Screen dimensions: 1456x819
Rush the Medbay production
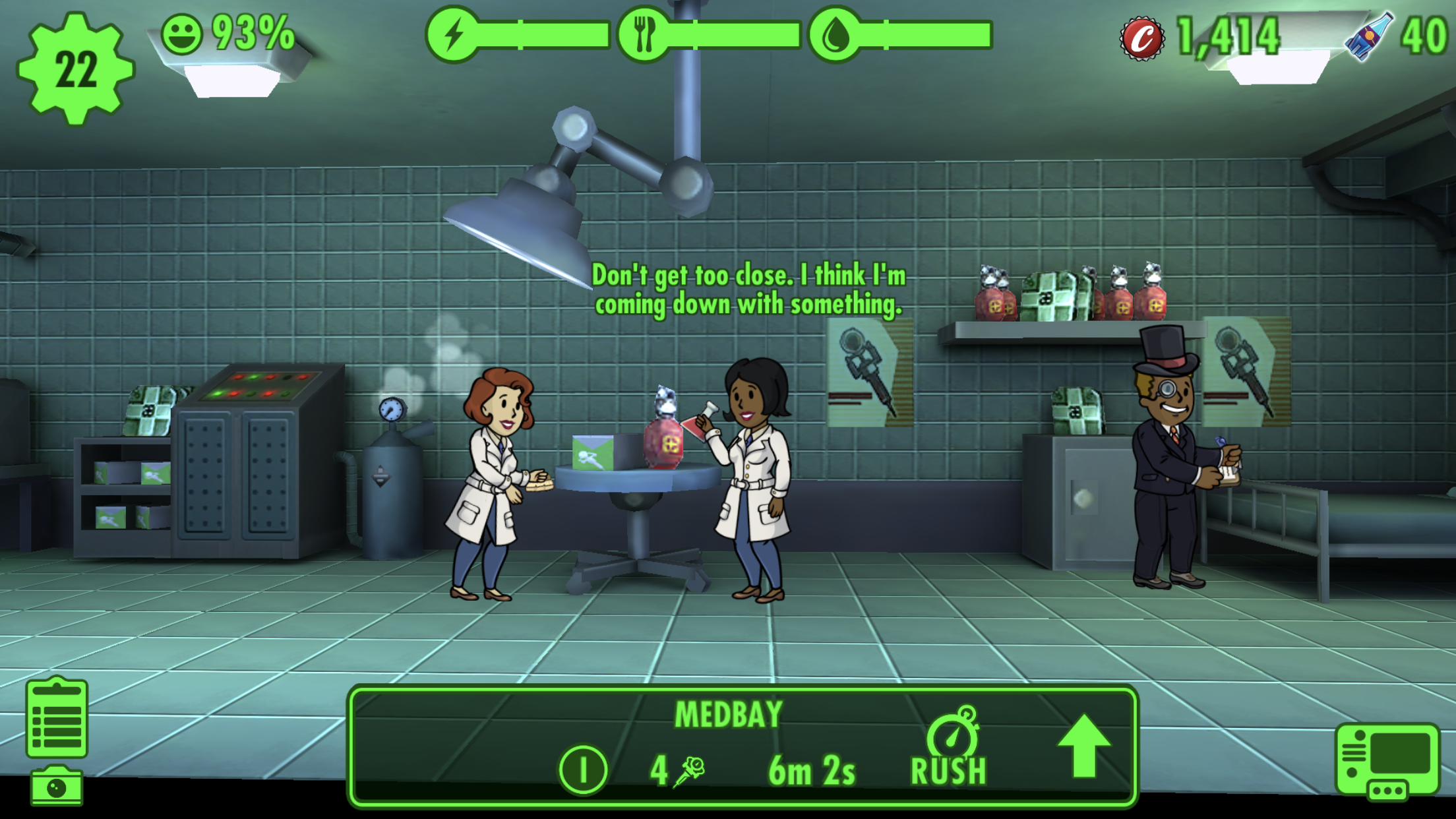950,748
